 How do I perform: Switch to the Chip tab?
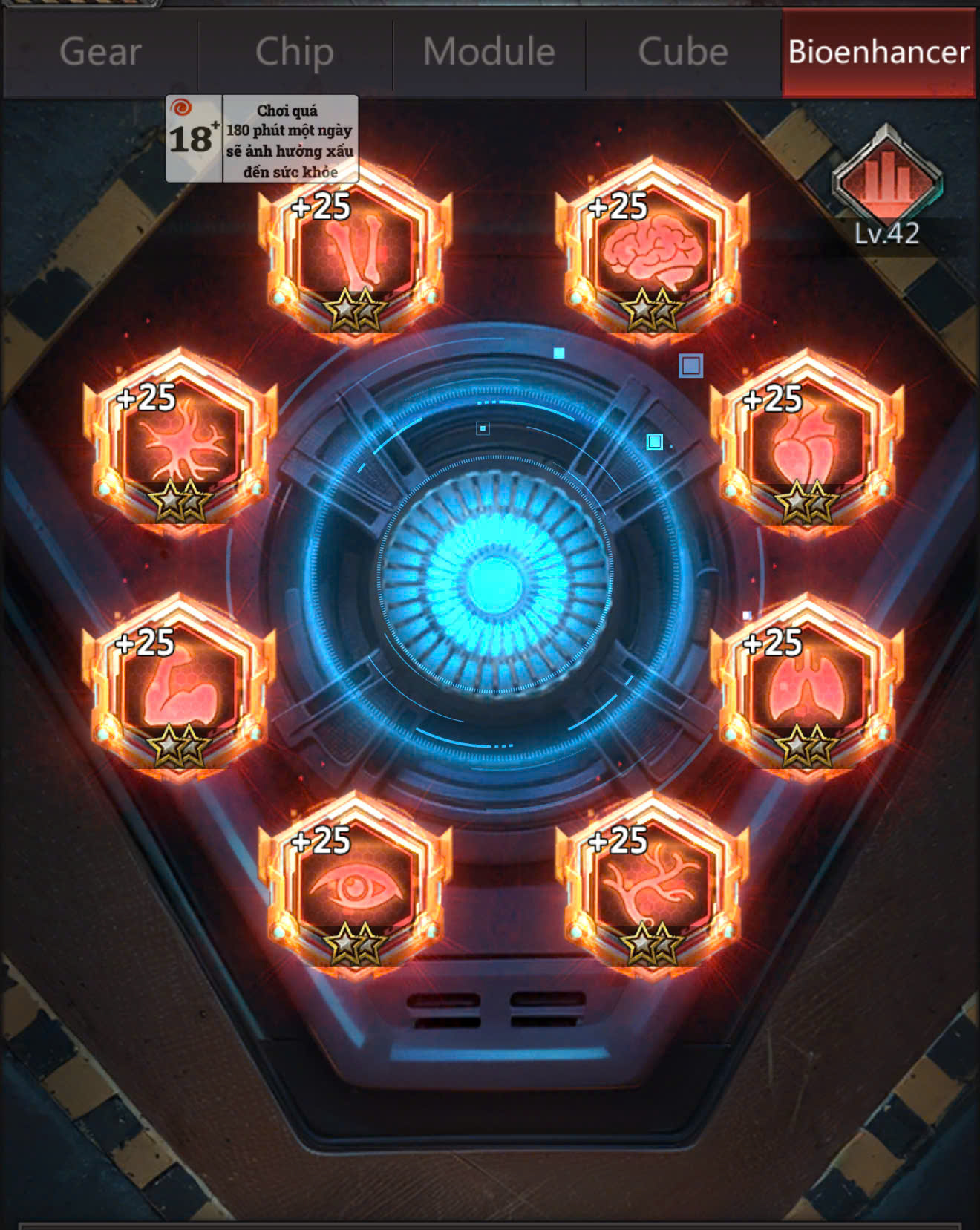(293, 52)
